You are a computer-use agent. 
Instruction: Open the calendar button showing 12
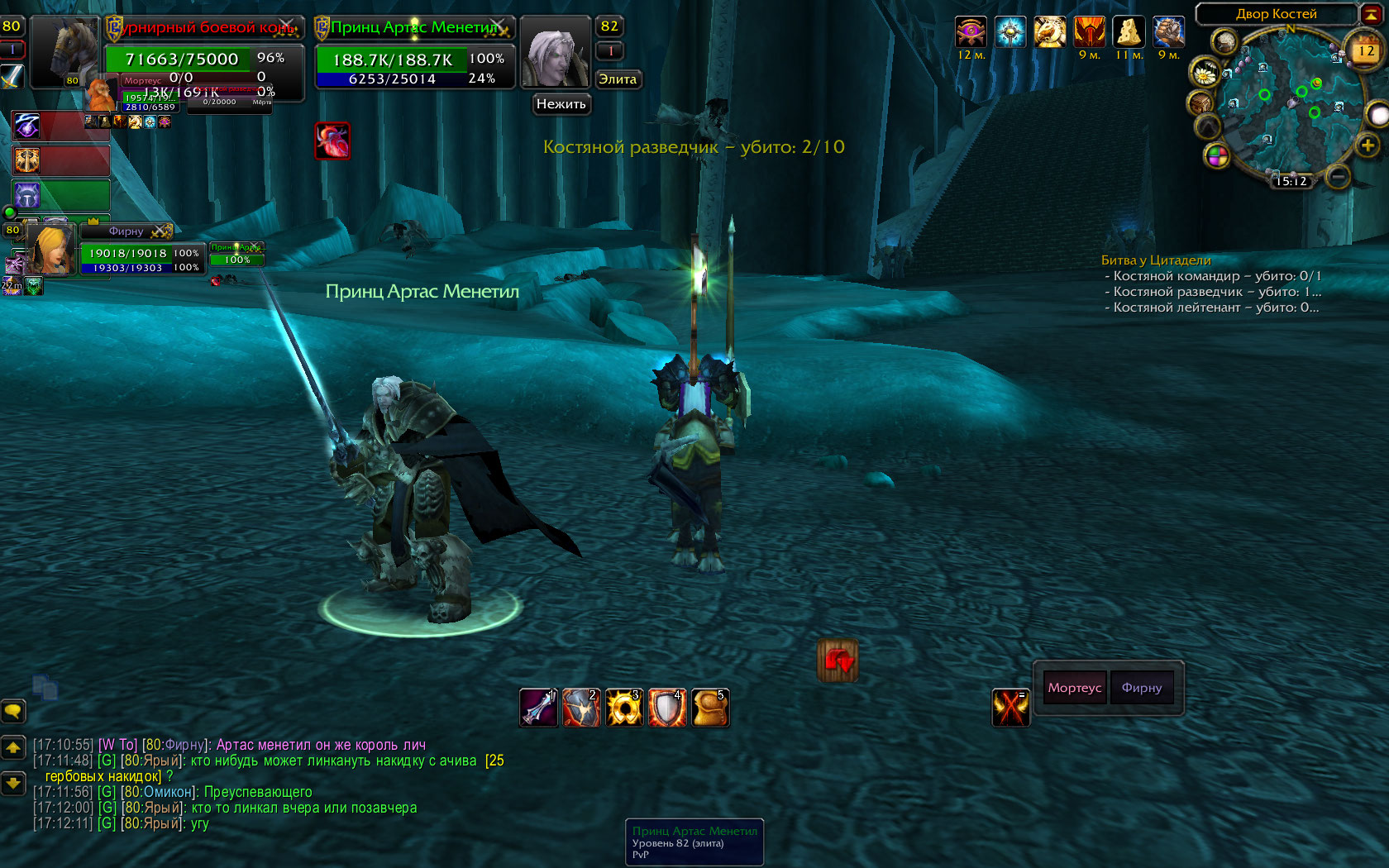pos(1365,51)
